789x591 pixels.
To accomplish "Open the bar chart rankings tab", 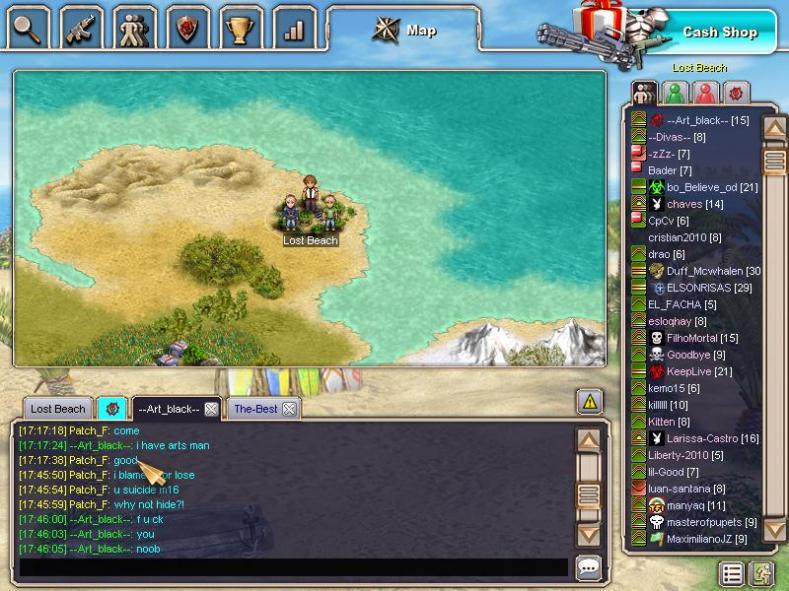I will click(x=293, y=28).
